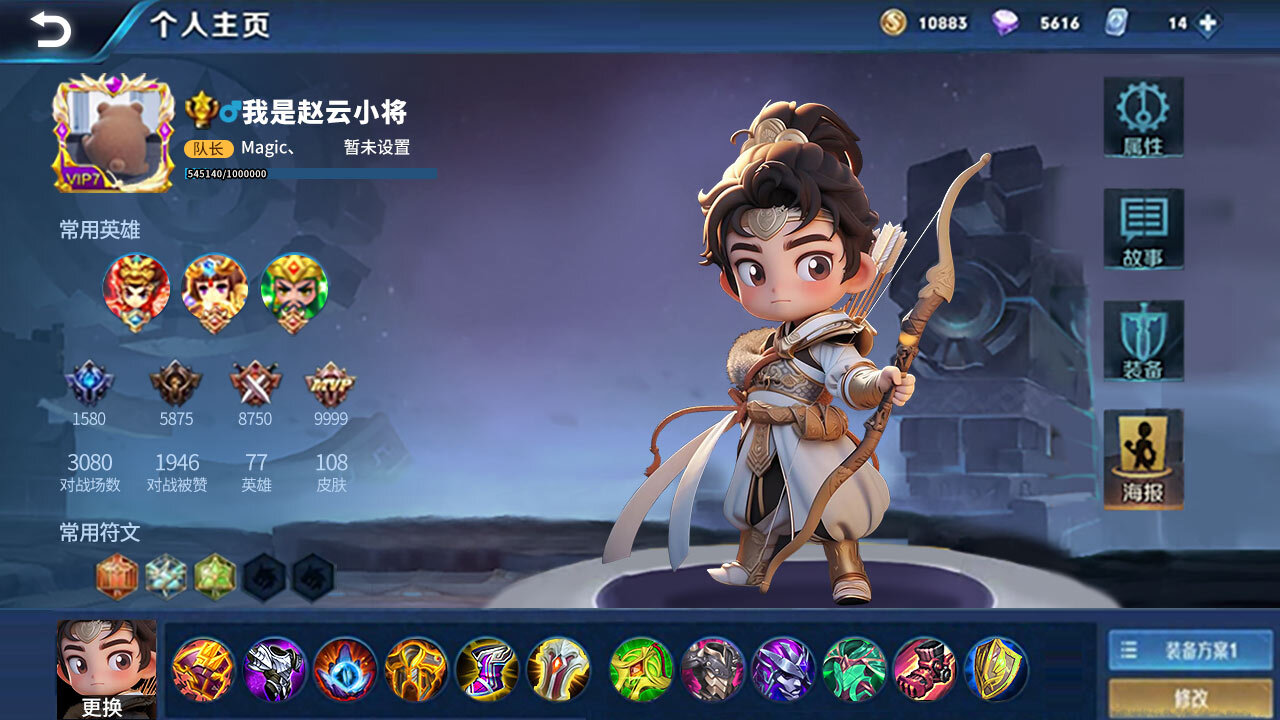
Task: Select the red boots equipment icon
Action: [x=925, y=669]
